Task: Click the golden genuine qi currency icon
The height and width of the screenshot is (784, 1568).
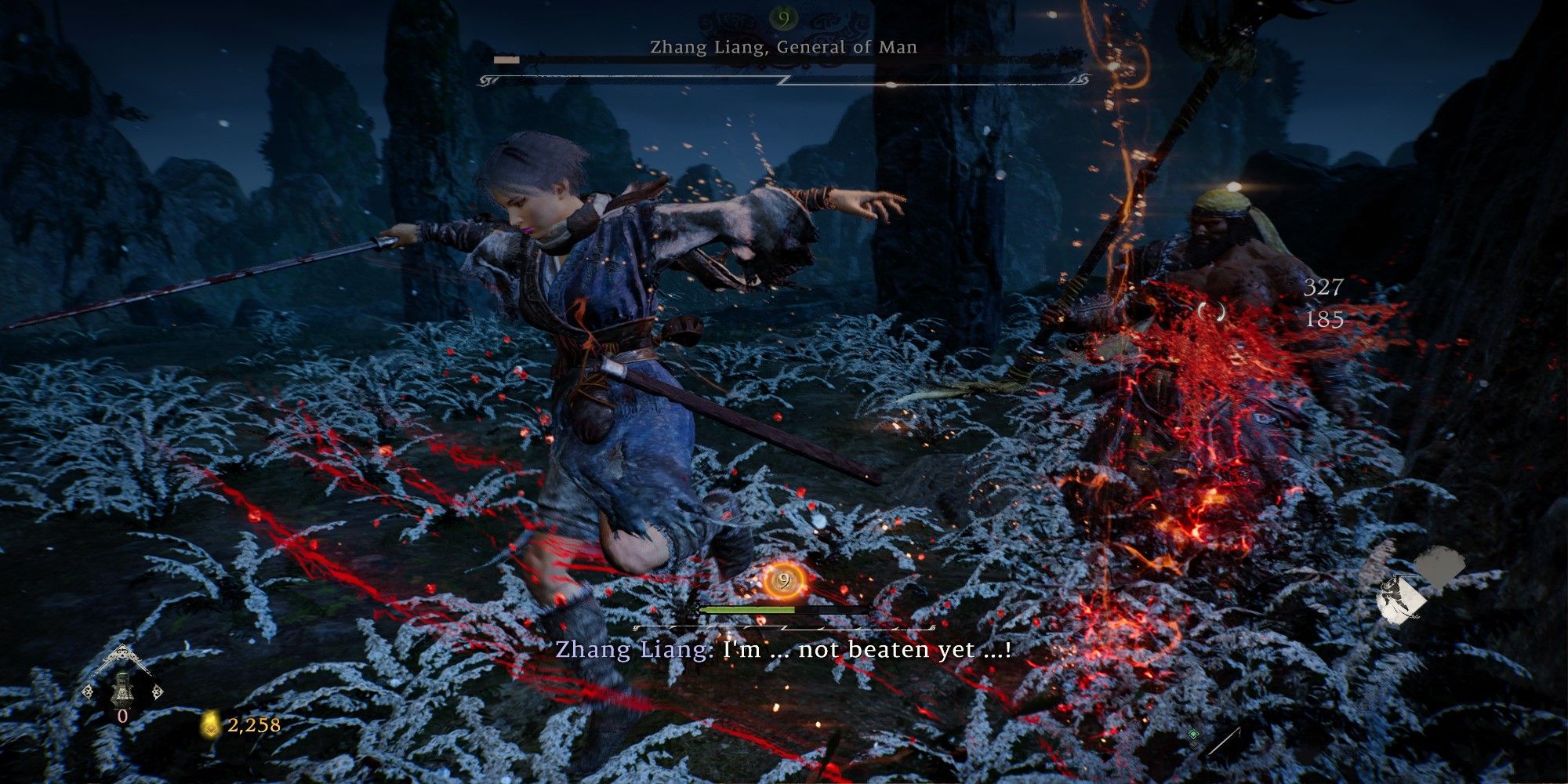Action: click(210, 726)
